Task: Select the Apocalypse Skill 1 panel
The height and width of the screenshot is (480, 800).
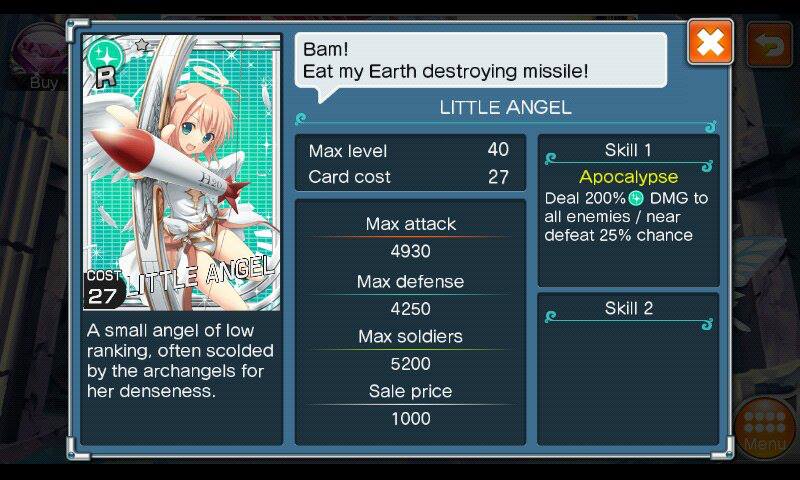Action: coord(628,210)
